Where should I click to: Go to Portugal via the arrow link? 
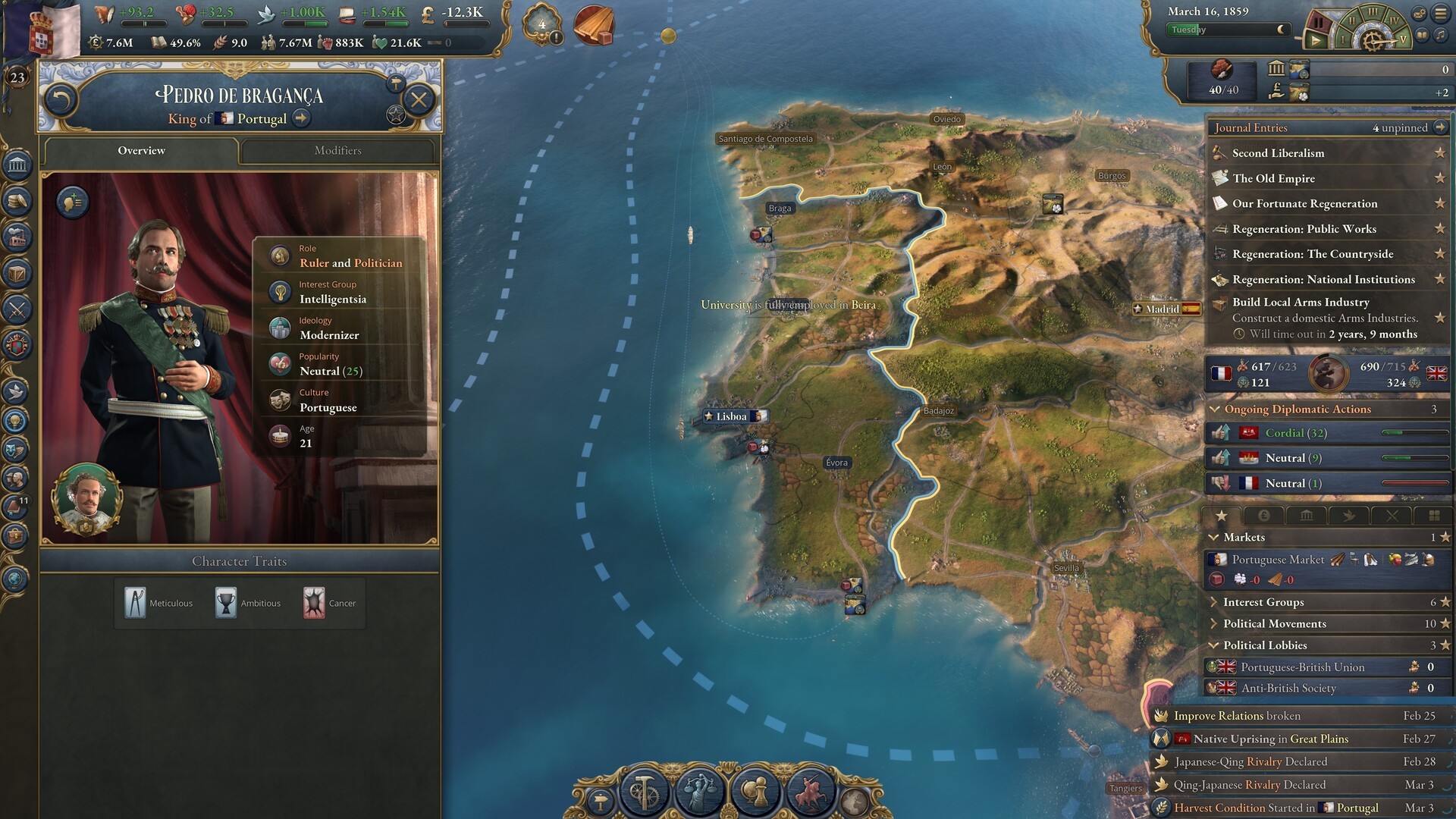coord(301,118)
